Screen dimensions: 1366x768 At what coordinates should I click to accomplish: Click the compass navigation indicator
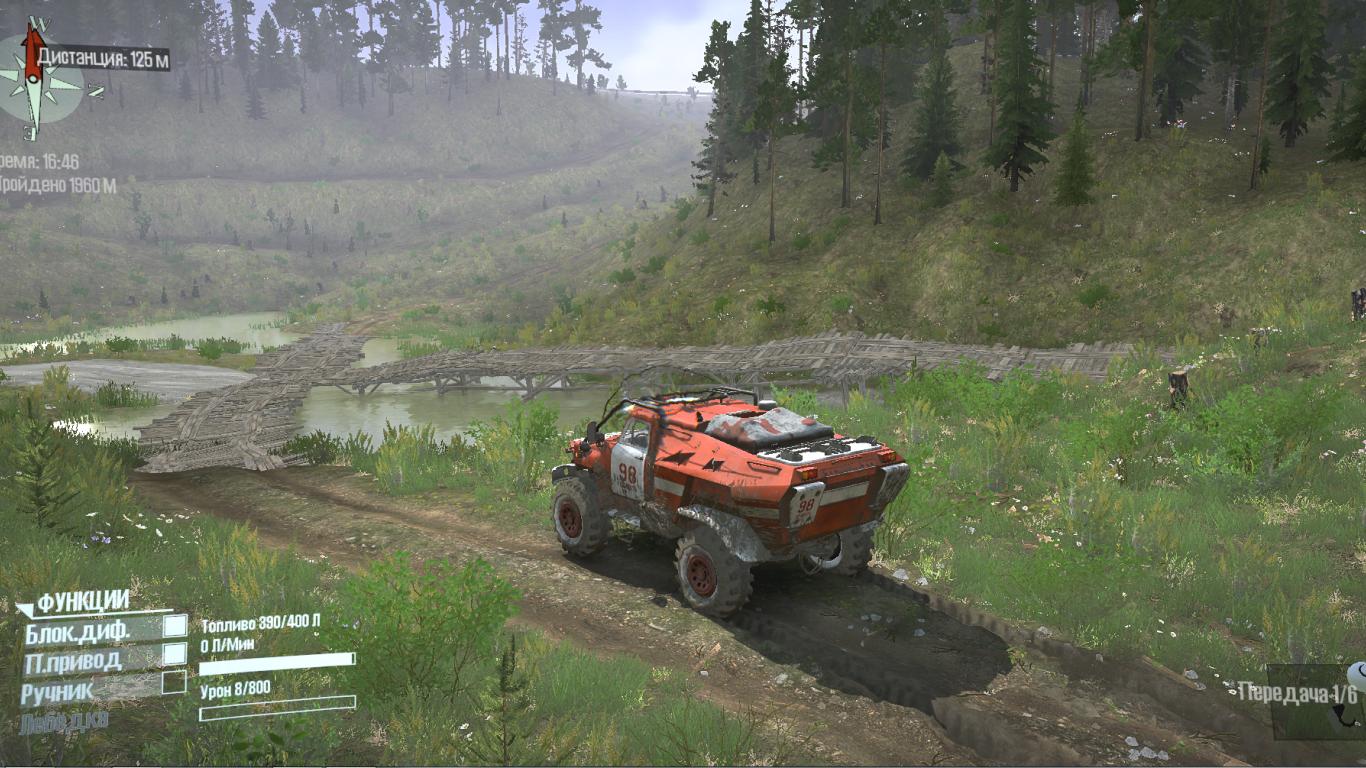tap(38, 78)
